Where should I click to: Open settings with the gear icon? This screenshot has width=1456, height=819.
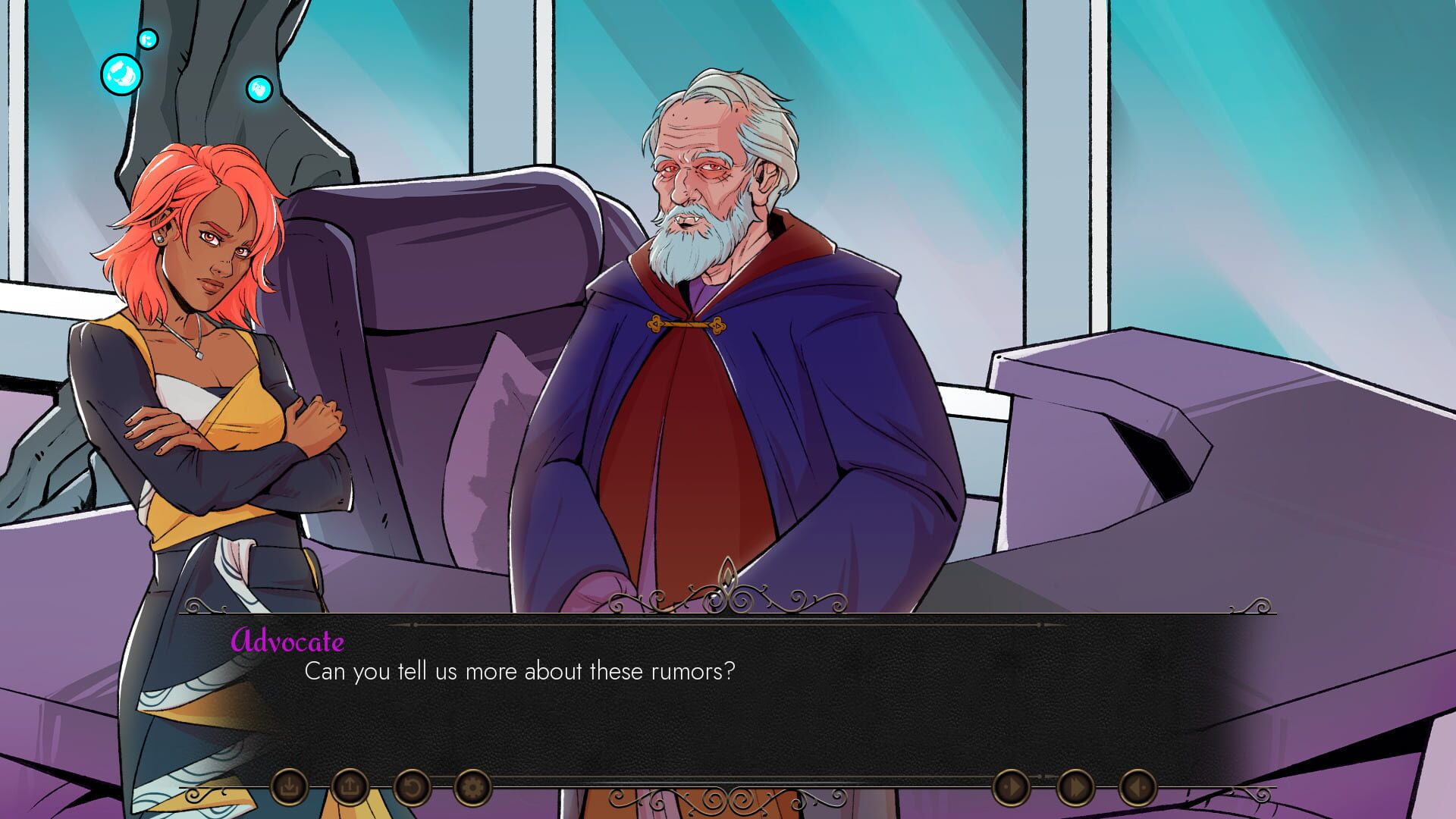coord(472,787)
